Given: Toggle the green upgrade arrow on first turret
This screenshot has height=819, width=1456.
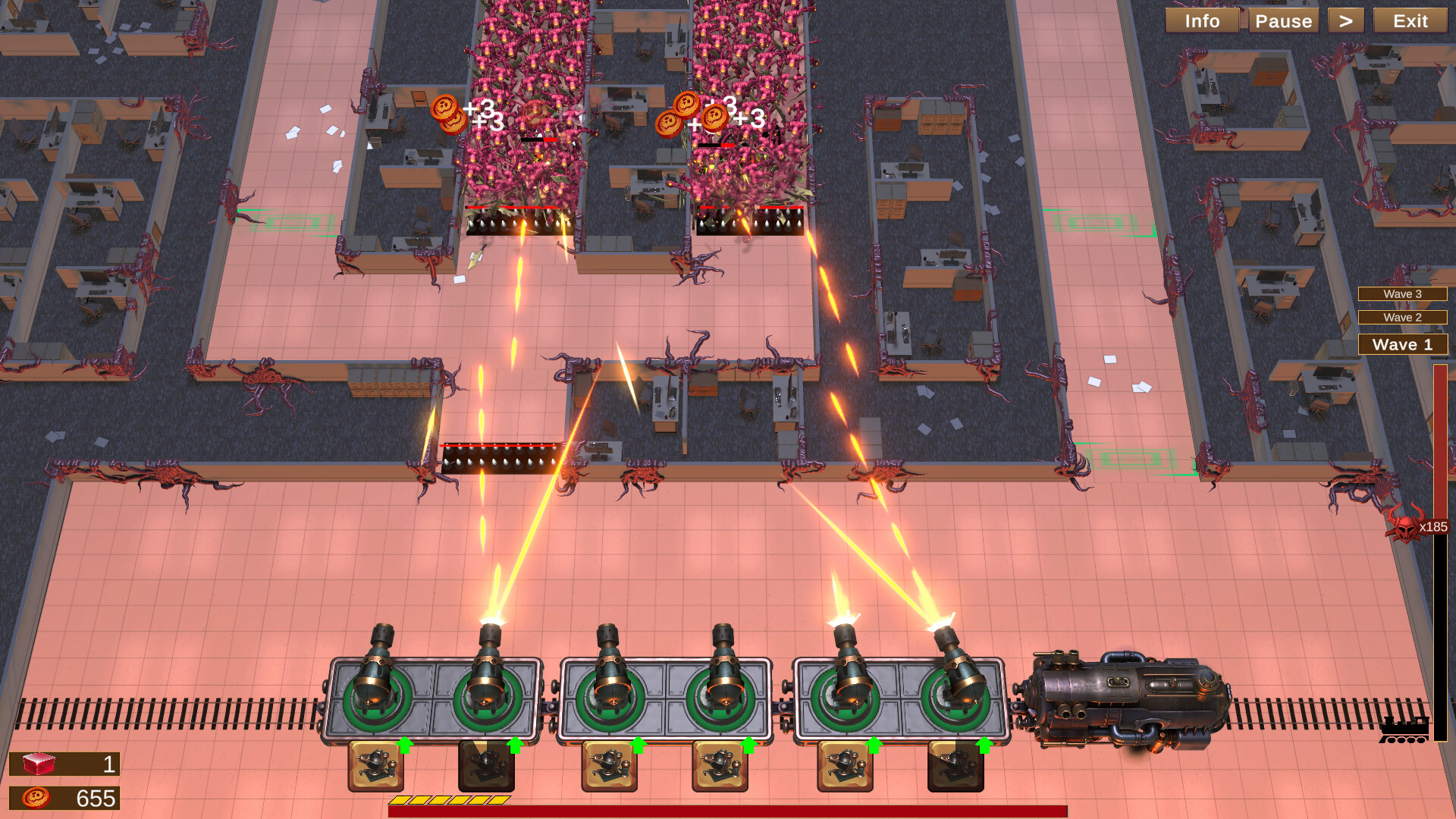Looking at the screenshot, I should tap(404, 746).
